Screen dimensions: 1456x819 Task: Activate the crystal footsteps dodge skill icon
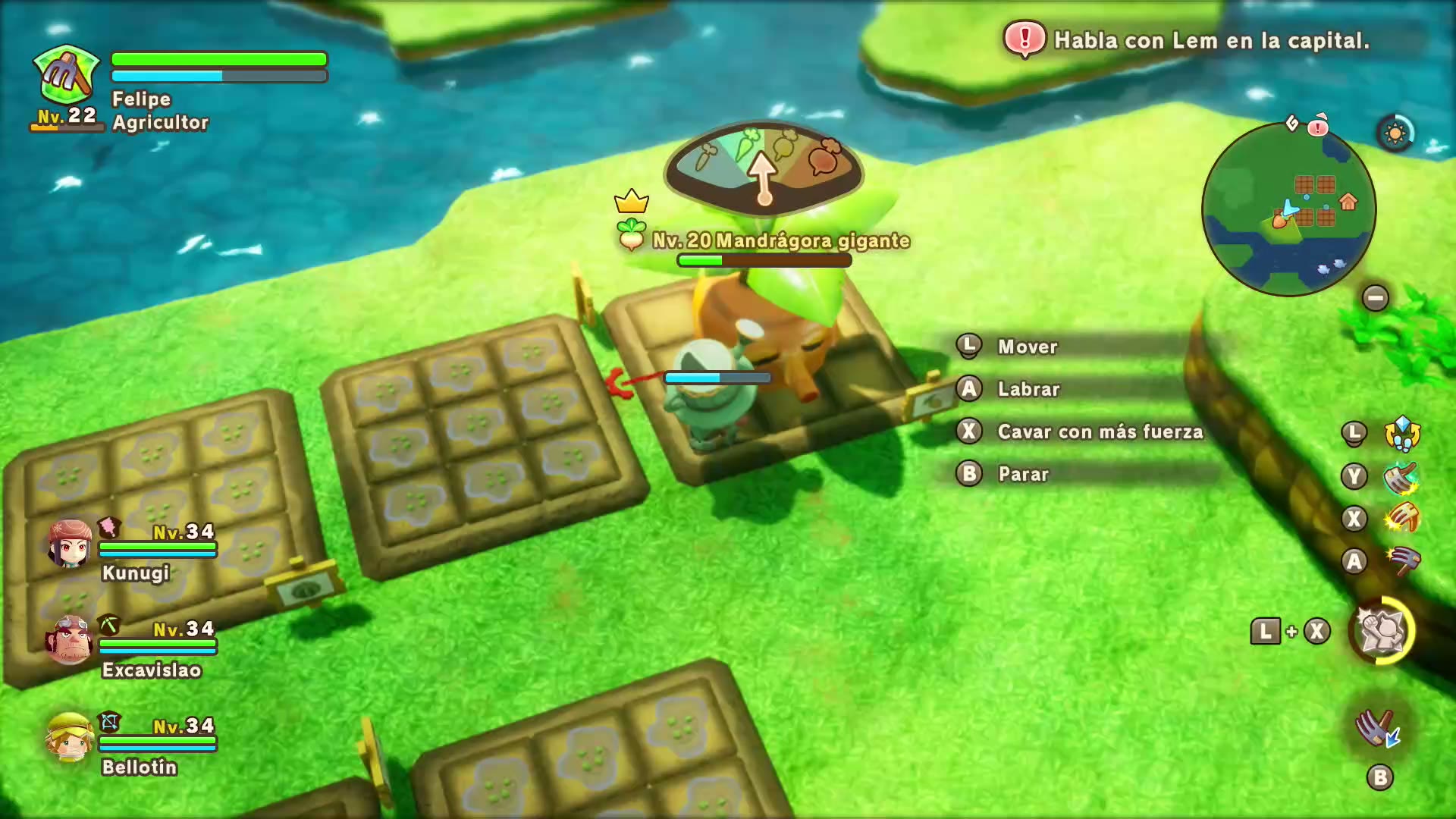point(1401,433)
